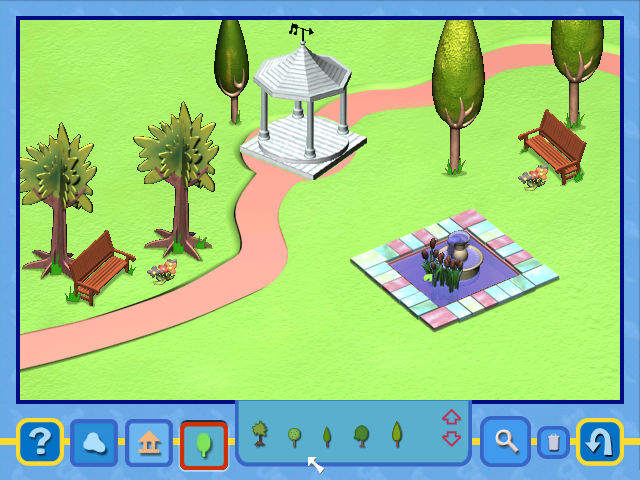Activate the magnifying glass tool
Viewport: 640px width, 480px height.
505,441
